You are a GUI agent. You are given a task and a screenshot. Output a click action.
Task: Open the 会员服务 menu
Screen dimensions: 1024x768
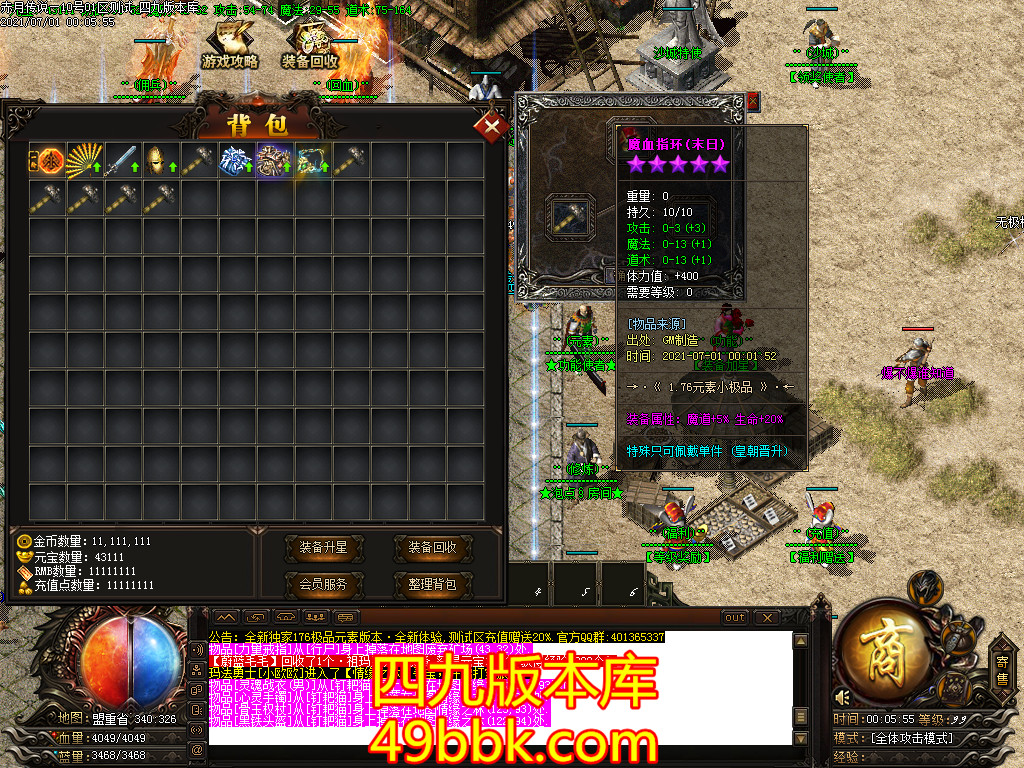click(x=323, y=584)
